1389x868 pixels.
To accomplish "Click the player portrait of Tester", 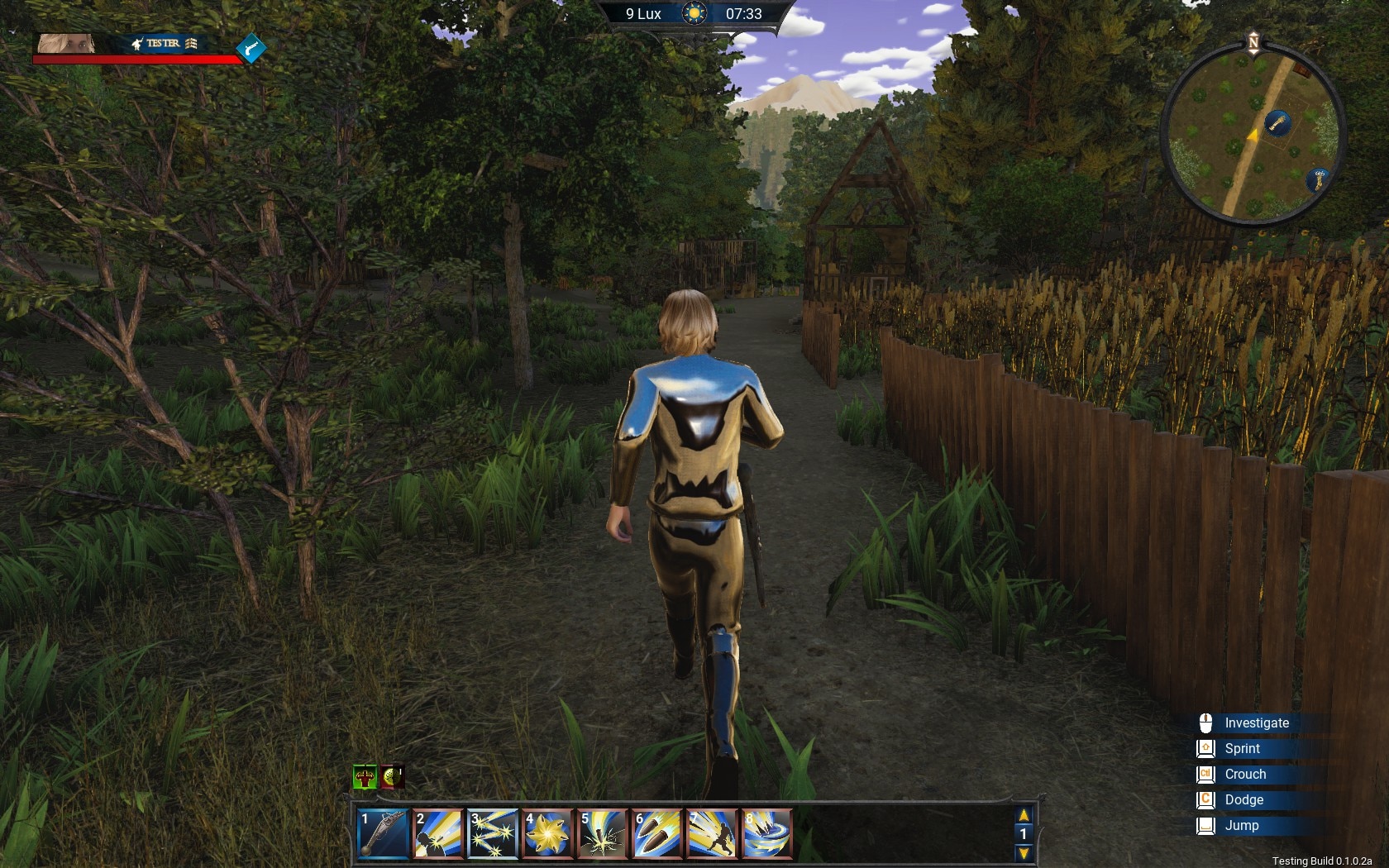I will point(66,43).
